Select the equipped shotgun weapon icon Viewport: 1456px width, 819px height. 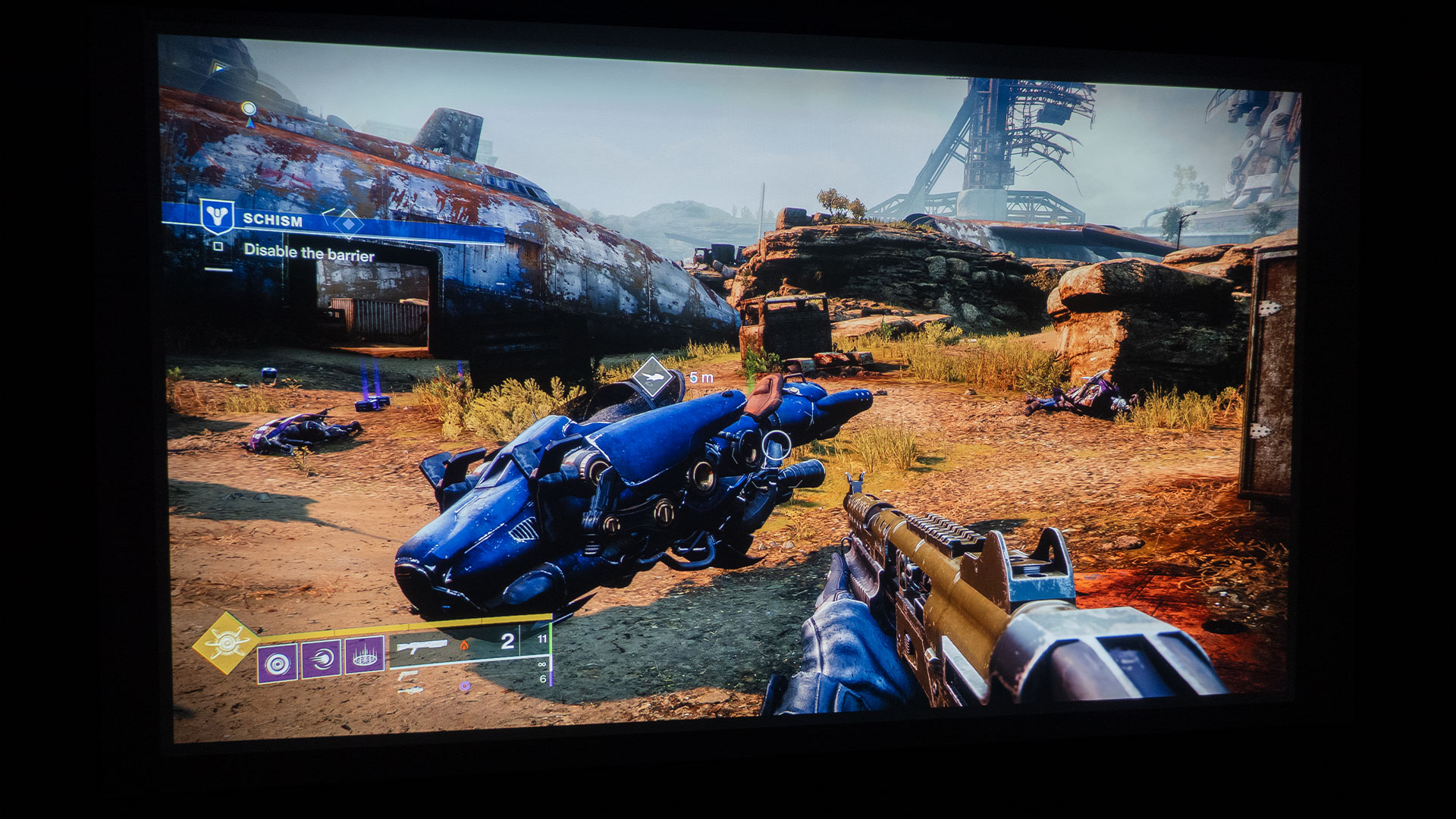(x=422, y=647)
